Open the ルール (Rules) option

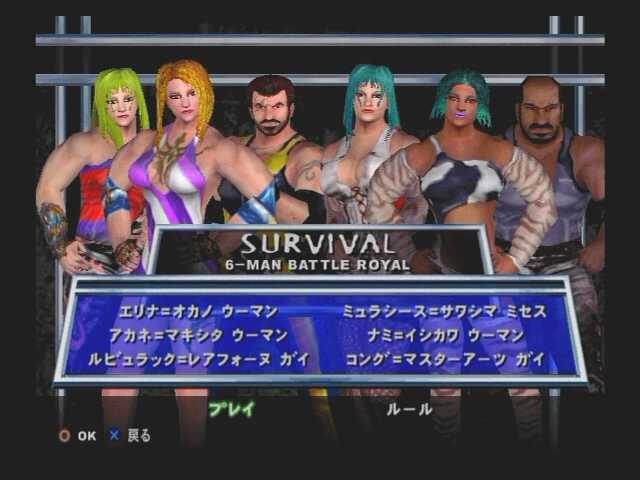click(x=409, y=408)
